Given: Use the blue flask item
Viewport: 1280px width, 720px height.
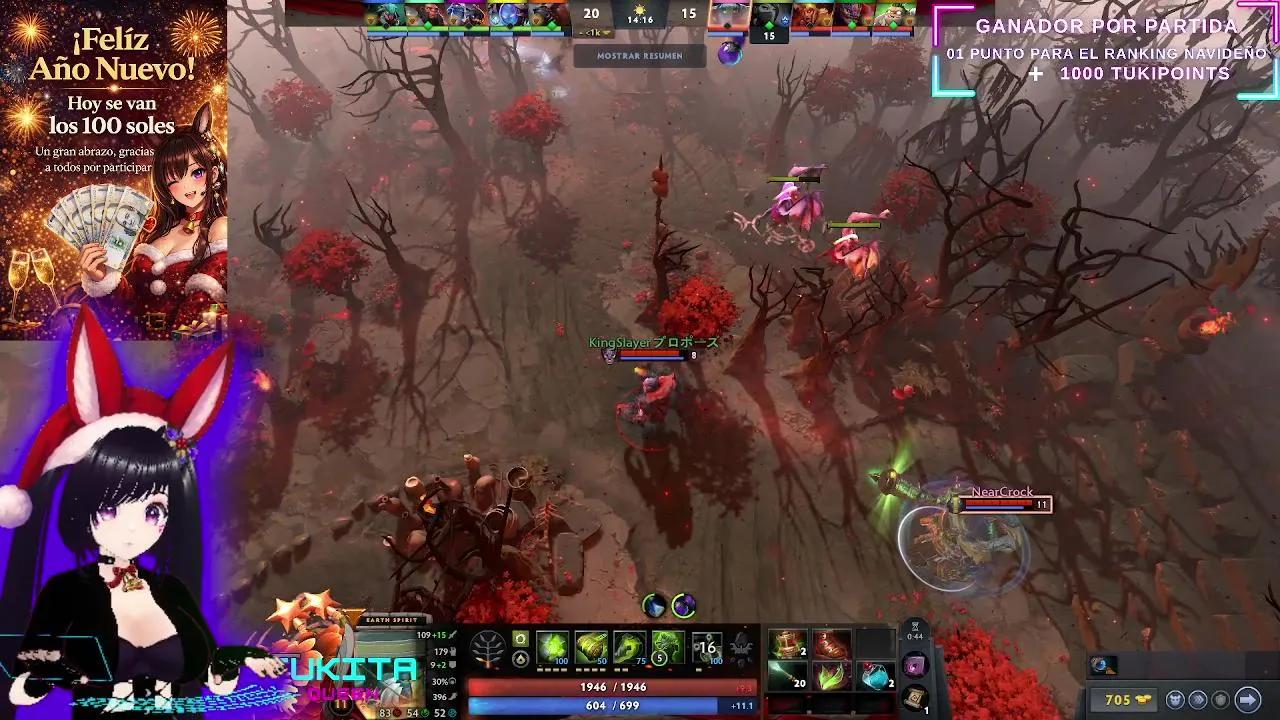Looking at the screenshot, I should (x=875, y=677).
